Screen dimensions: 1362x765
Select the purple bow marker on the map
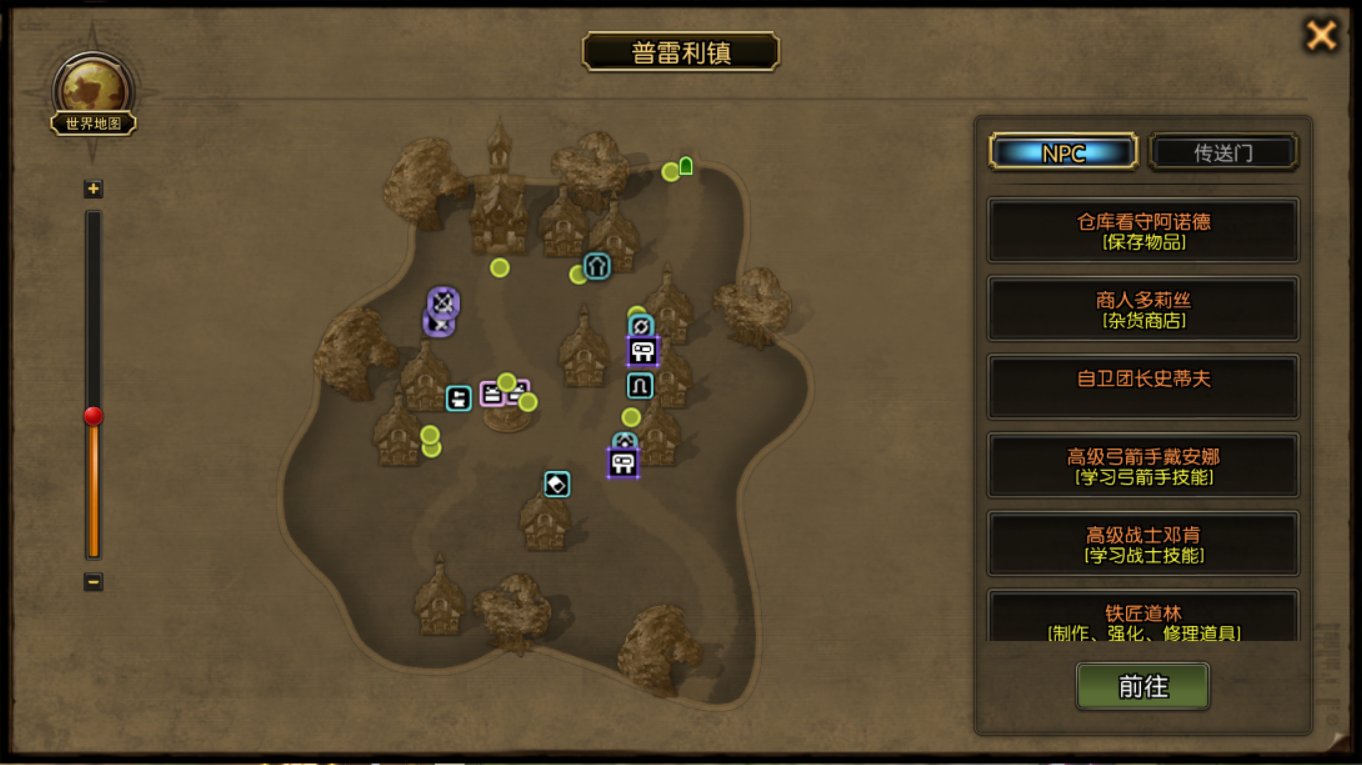point(443,301)
